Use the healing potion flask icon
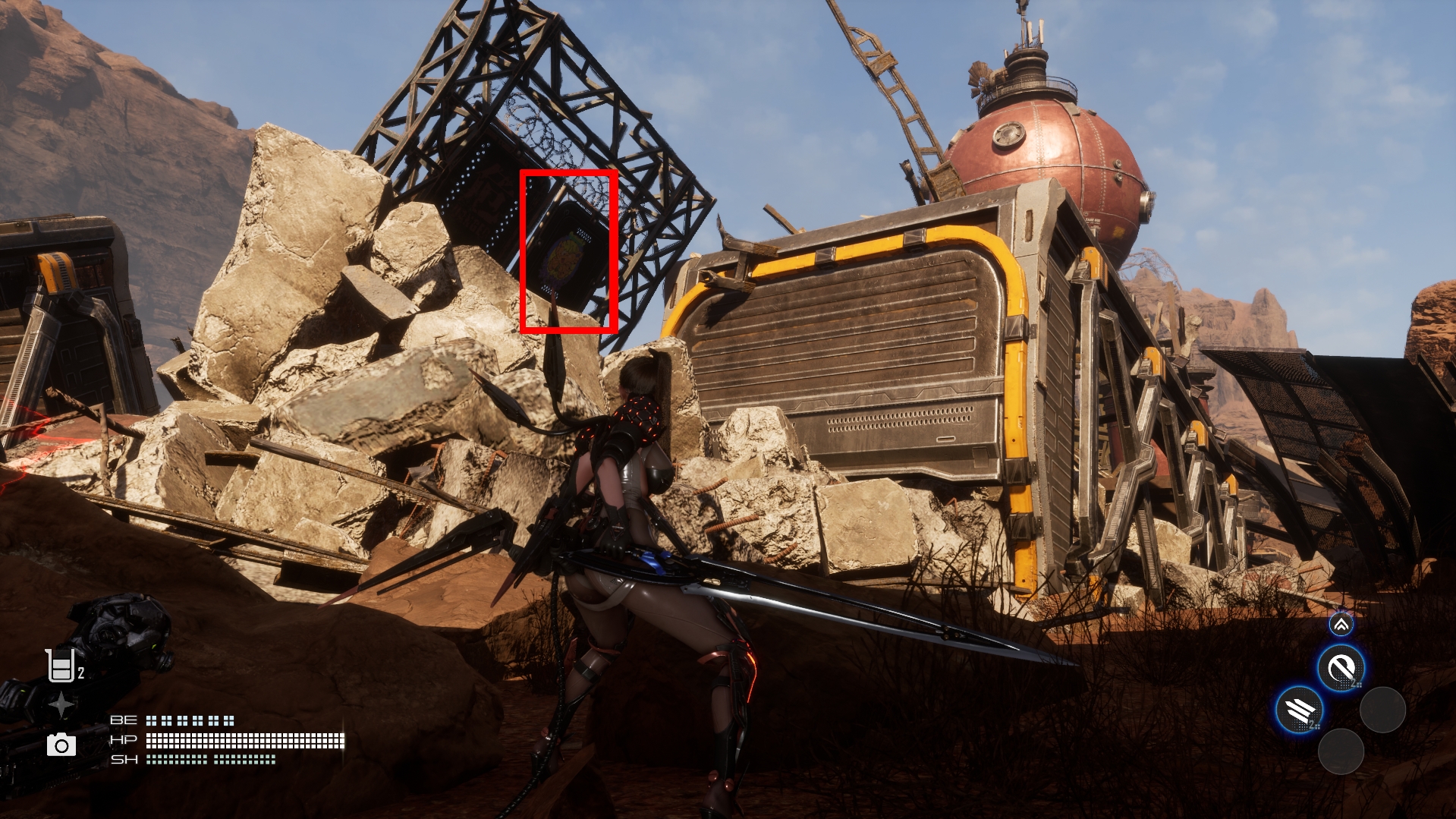 click(60, 666)
